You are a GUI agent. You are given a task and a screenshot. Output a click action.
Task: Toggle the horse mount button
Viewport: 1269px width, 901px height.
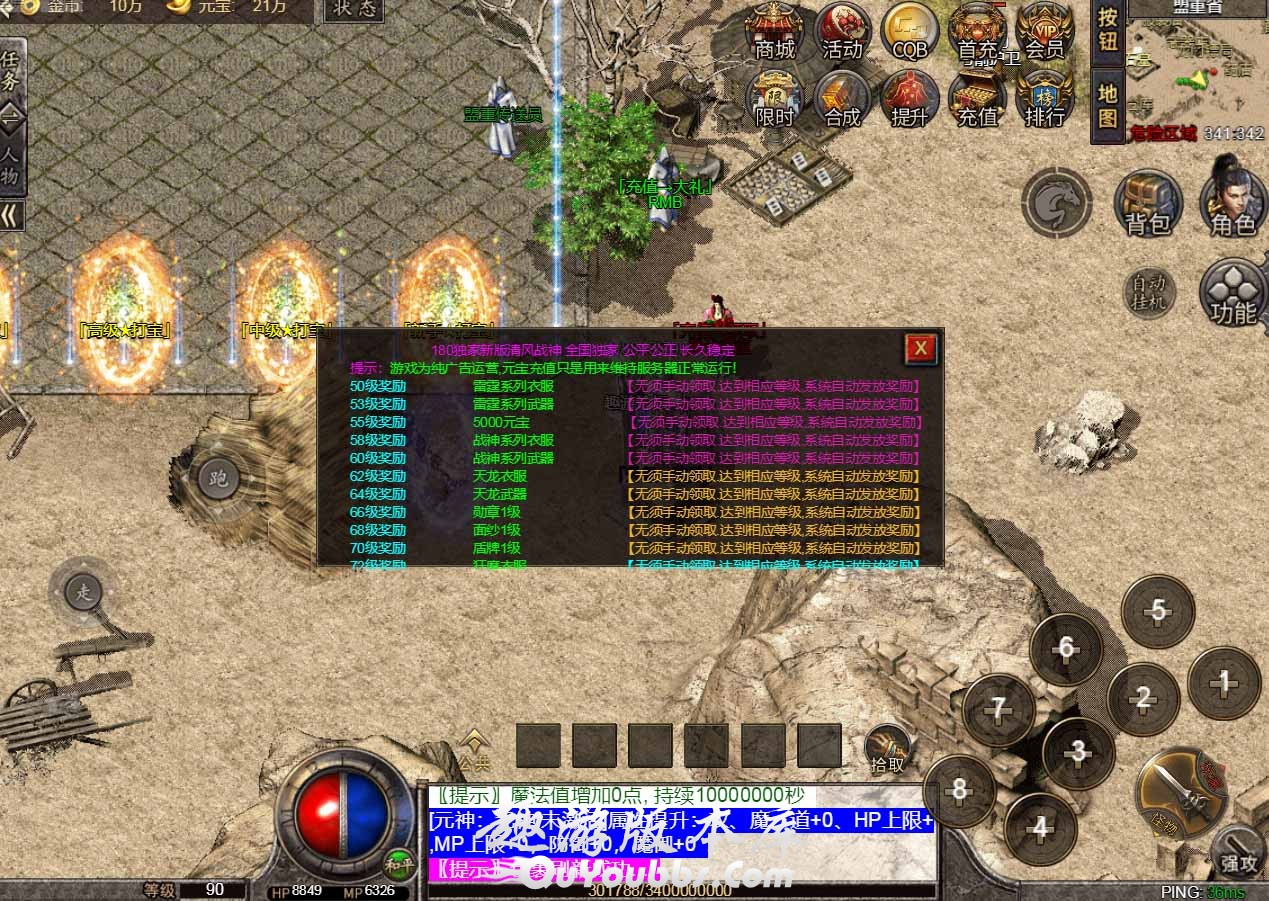pyautogui.click(x=1056, y=203)
